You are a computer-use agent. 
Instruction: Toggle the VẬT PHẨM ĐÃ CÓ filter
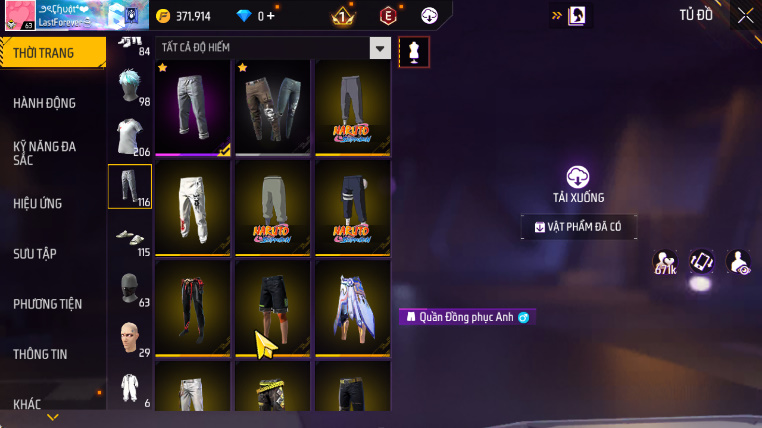[578, 227]
